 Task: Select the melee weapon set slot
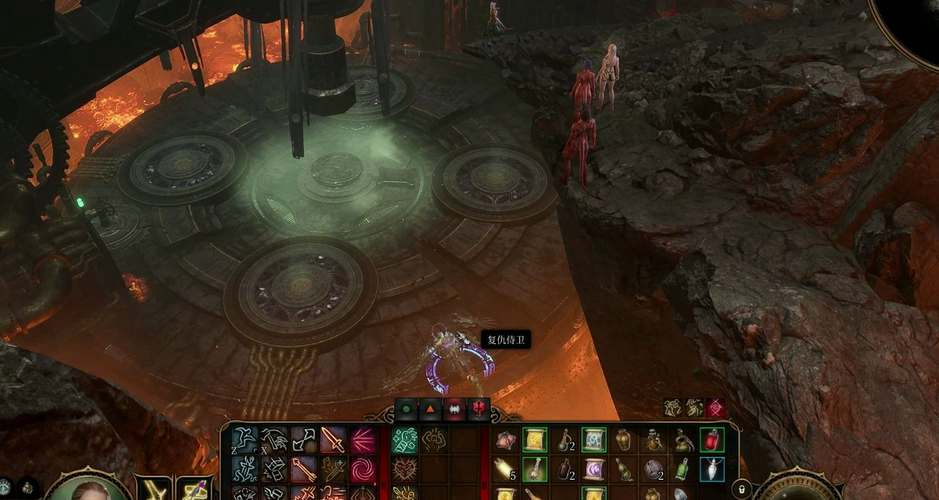pos(155,489)
